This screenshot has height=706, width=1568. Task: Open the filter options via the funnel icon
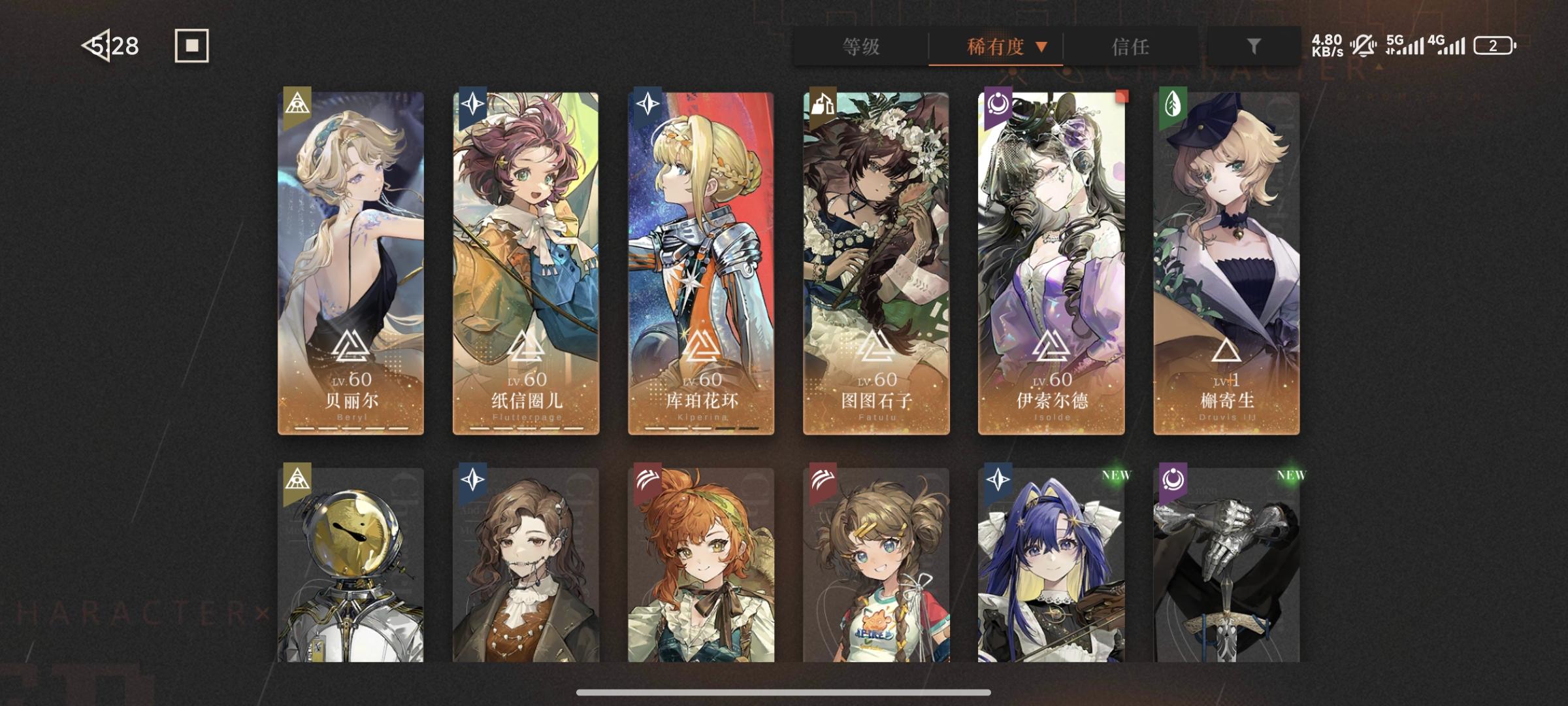click(1253, 47)
